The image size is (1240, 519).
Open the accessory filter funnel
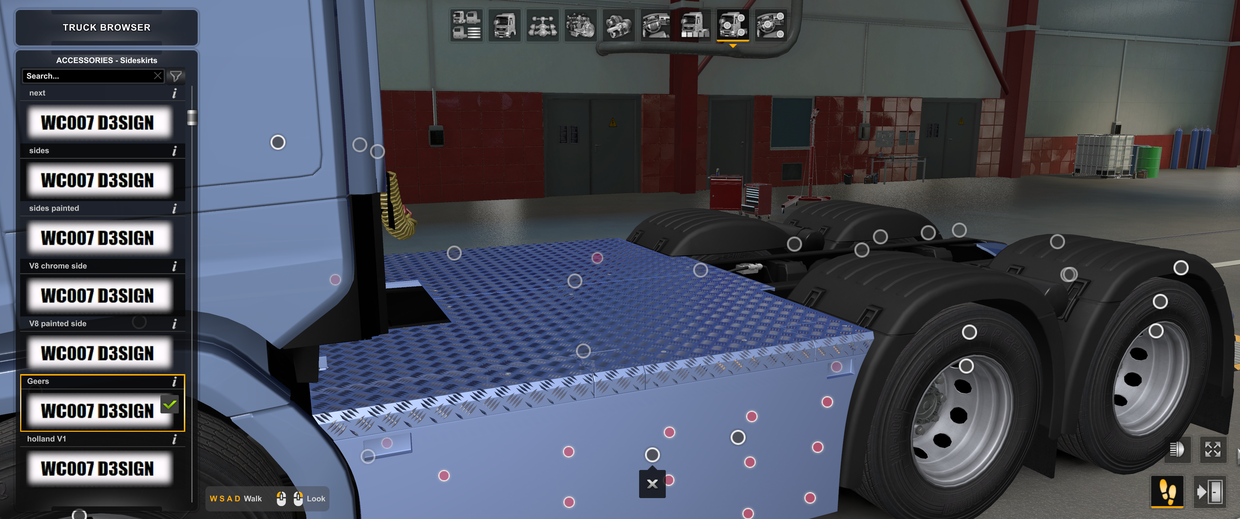tap(176, 76)
